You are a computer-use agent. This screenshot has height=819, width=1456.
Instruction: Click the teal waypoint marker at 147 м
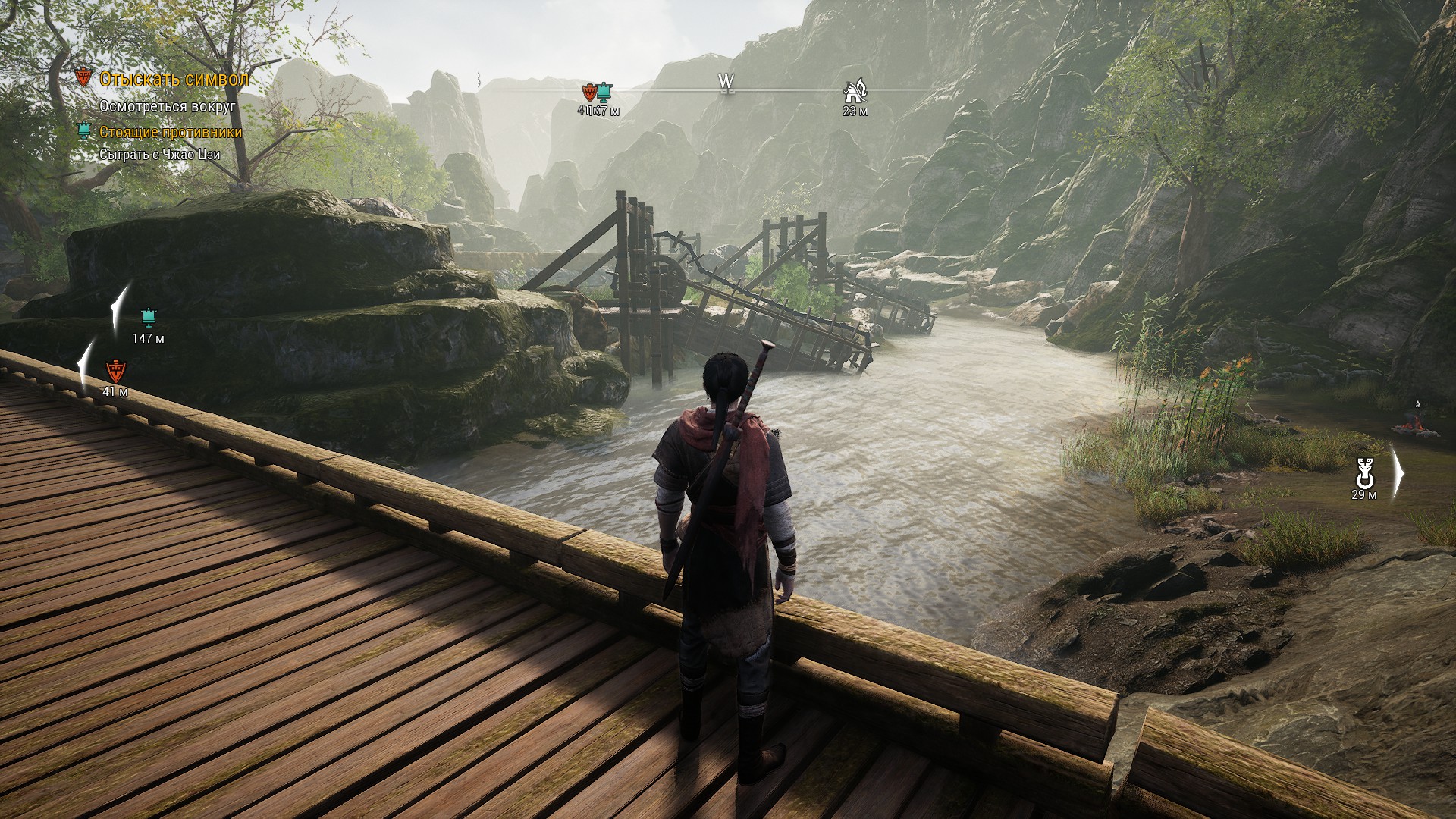[148, 316]
